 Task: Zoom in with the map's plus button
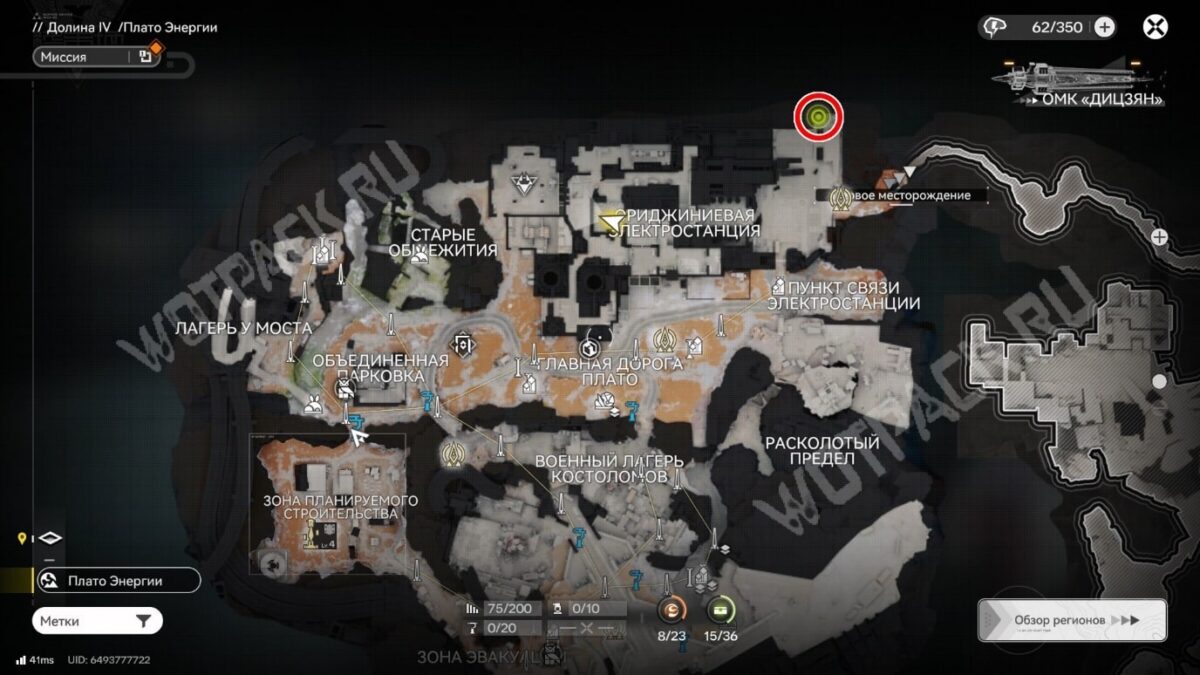point(1159,237)
